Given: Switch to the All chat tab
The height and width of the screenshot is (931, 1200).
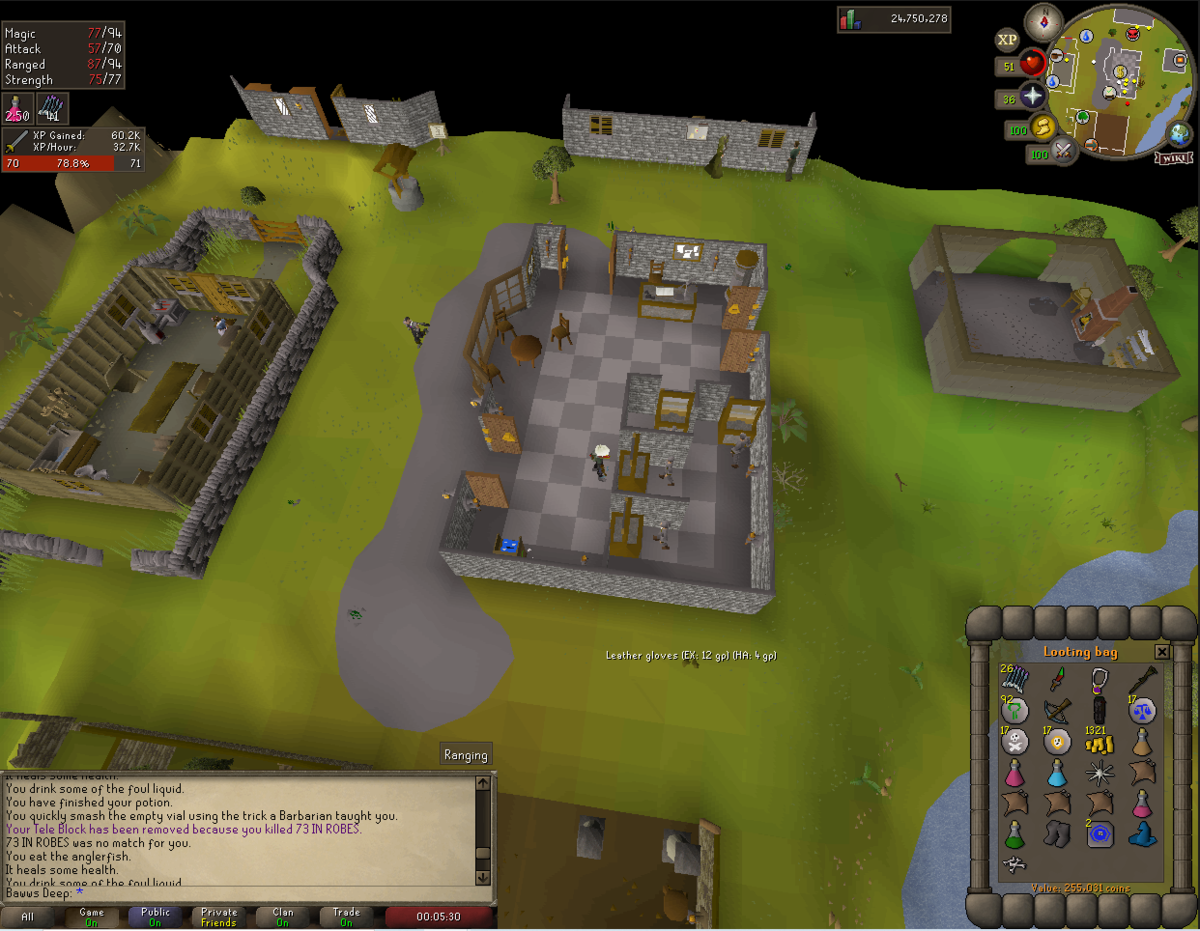Looking at the screenshot, I should tap(27, 917).
